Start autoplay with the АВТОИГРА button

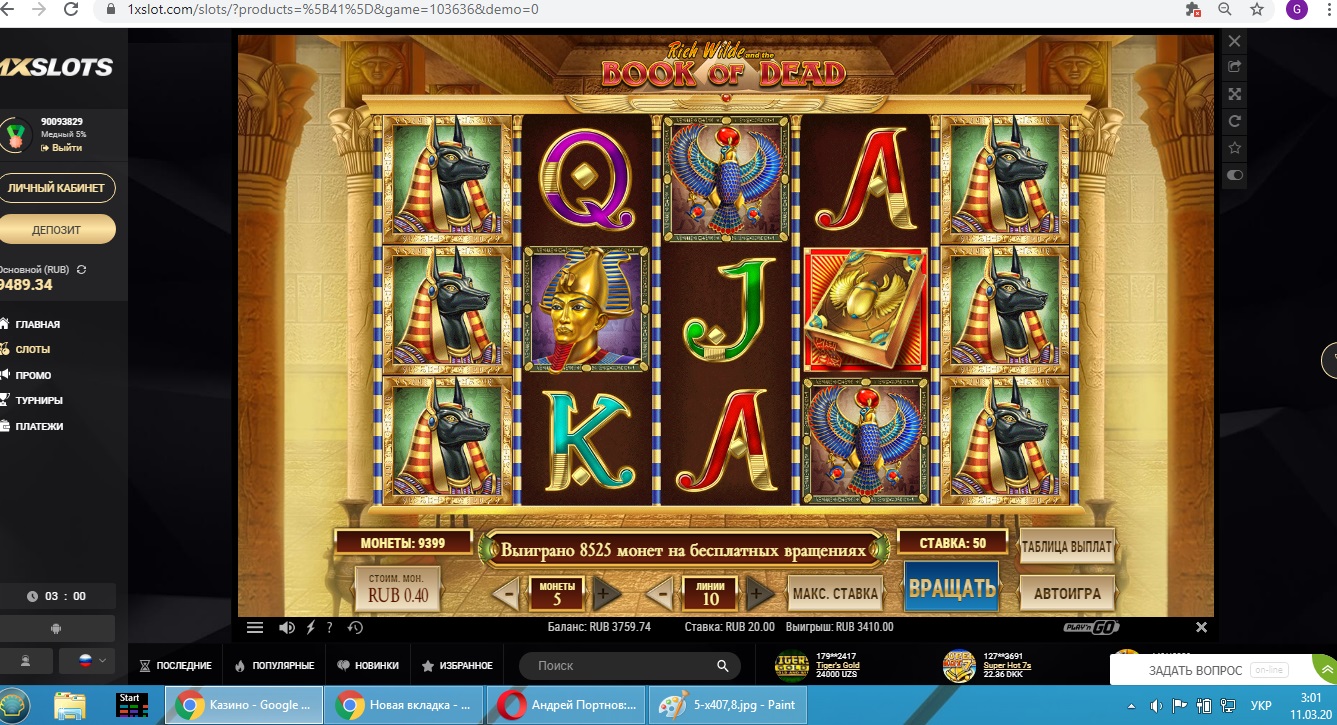(1067, 593)
